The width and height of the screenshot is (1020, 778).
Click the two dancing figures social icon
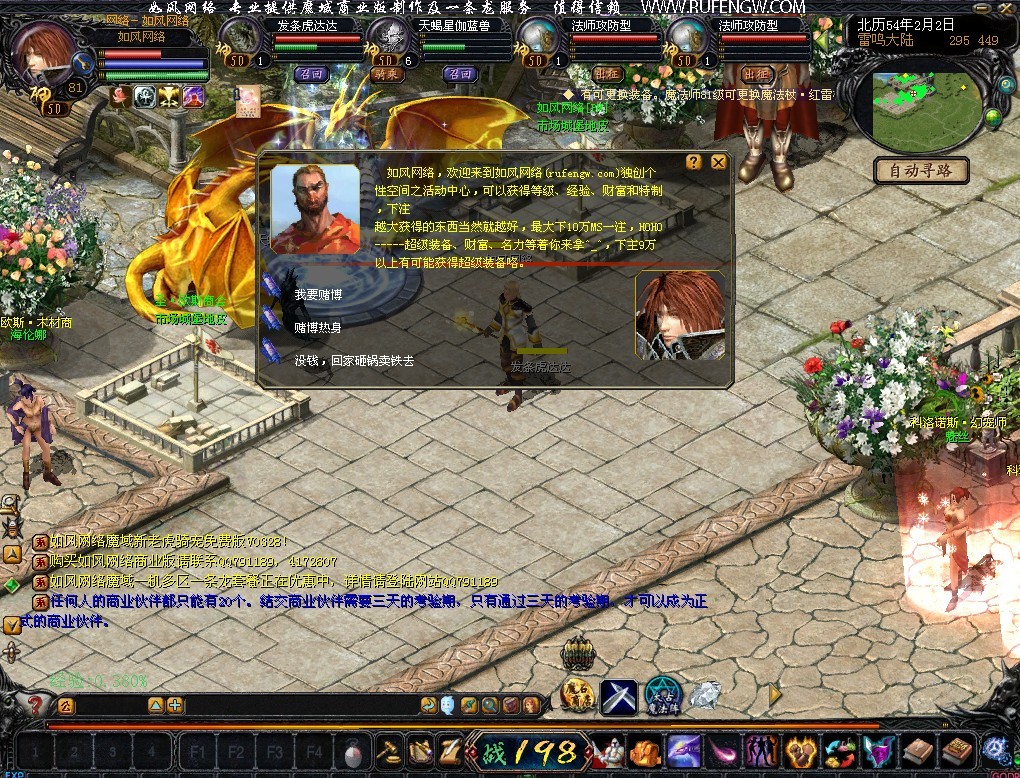(763, 750)
